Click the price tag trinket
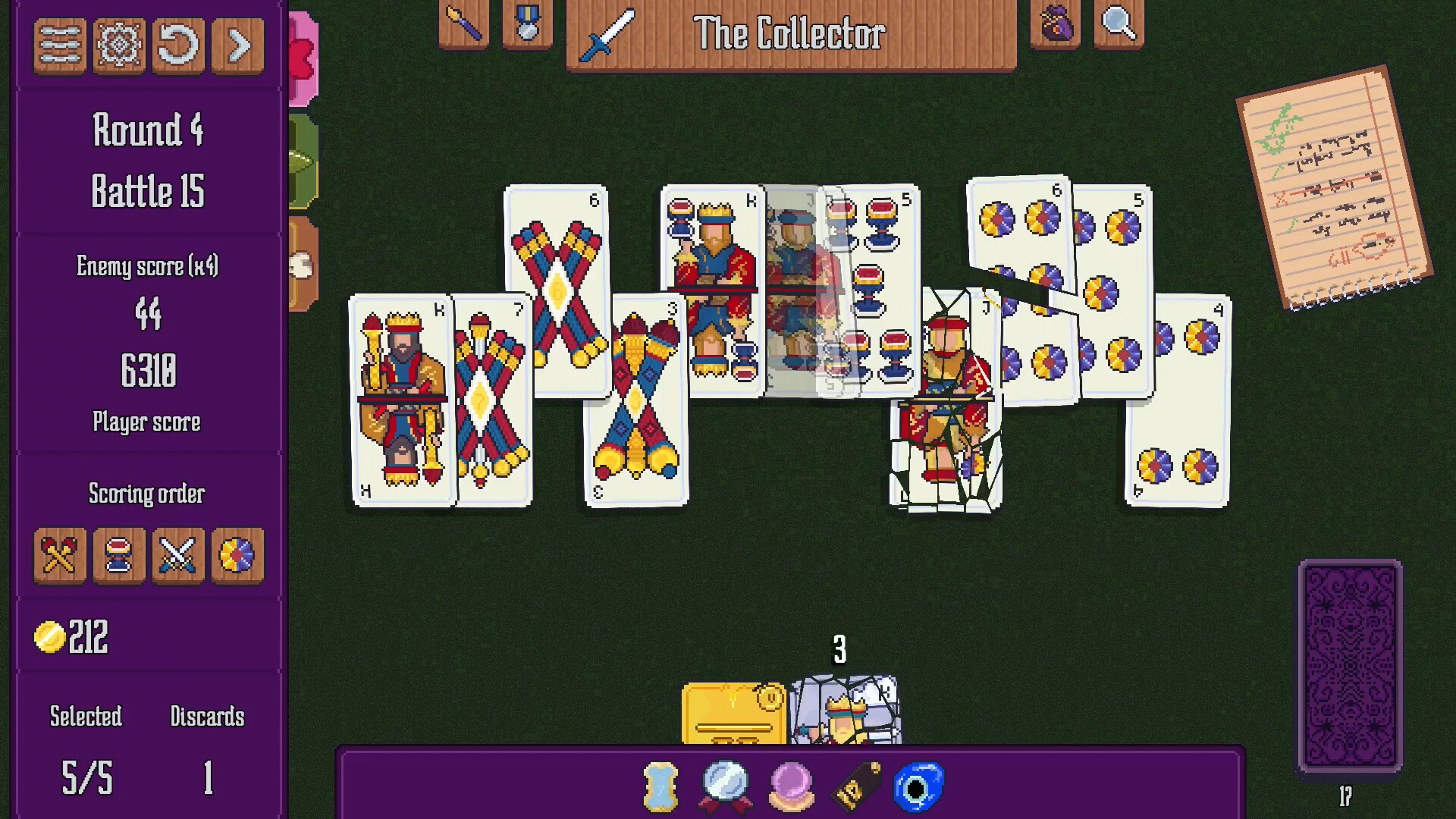The image size is (1456, 819). click(855, 784)
